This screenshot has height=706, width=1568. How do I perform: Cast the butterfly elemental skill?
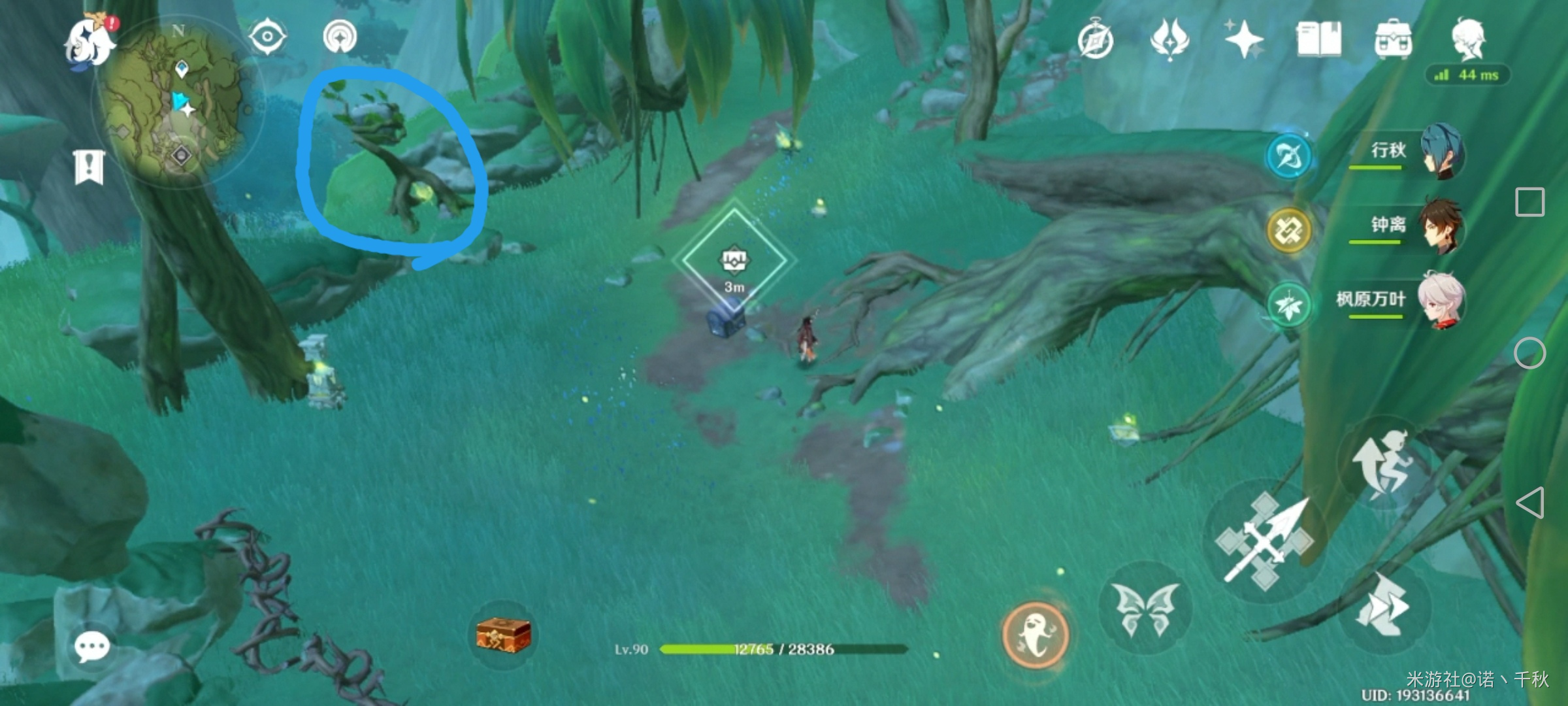click(1145, 608)
